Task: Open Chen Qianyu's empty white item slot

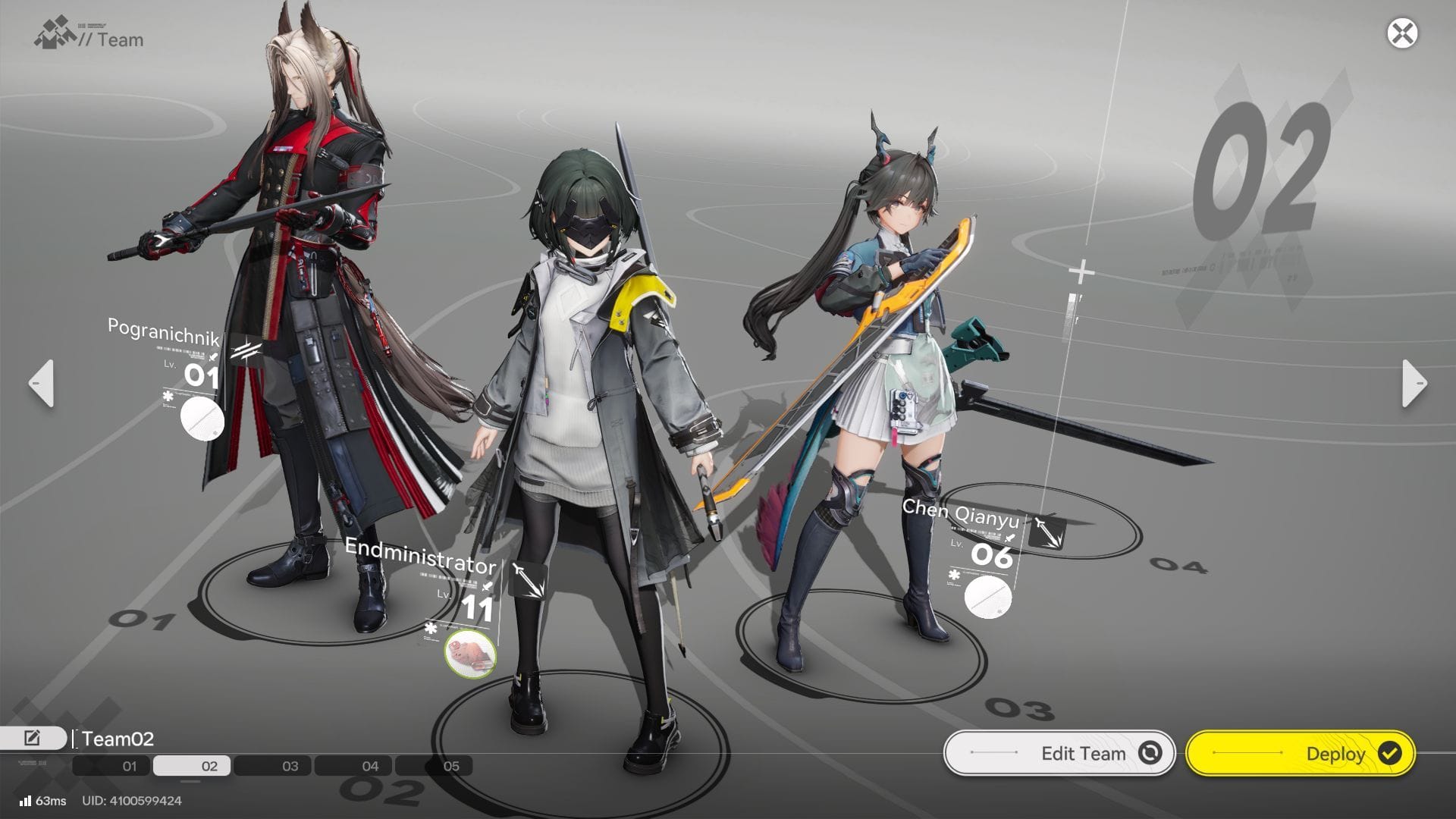Action: 987,597
